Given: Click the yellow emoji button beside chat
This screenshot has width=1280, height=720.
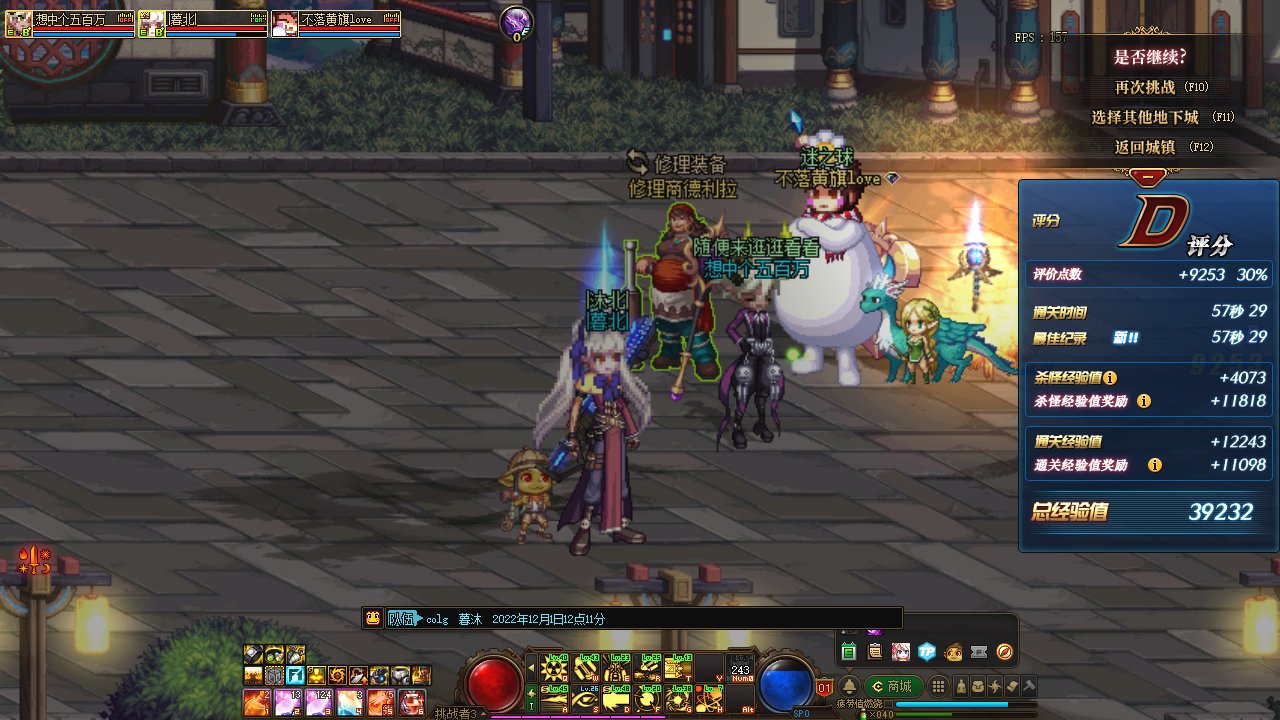Looking at the screenshot, I should click(x=373, y=618).
